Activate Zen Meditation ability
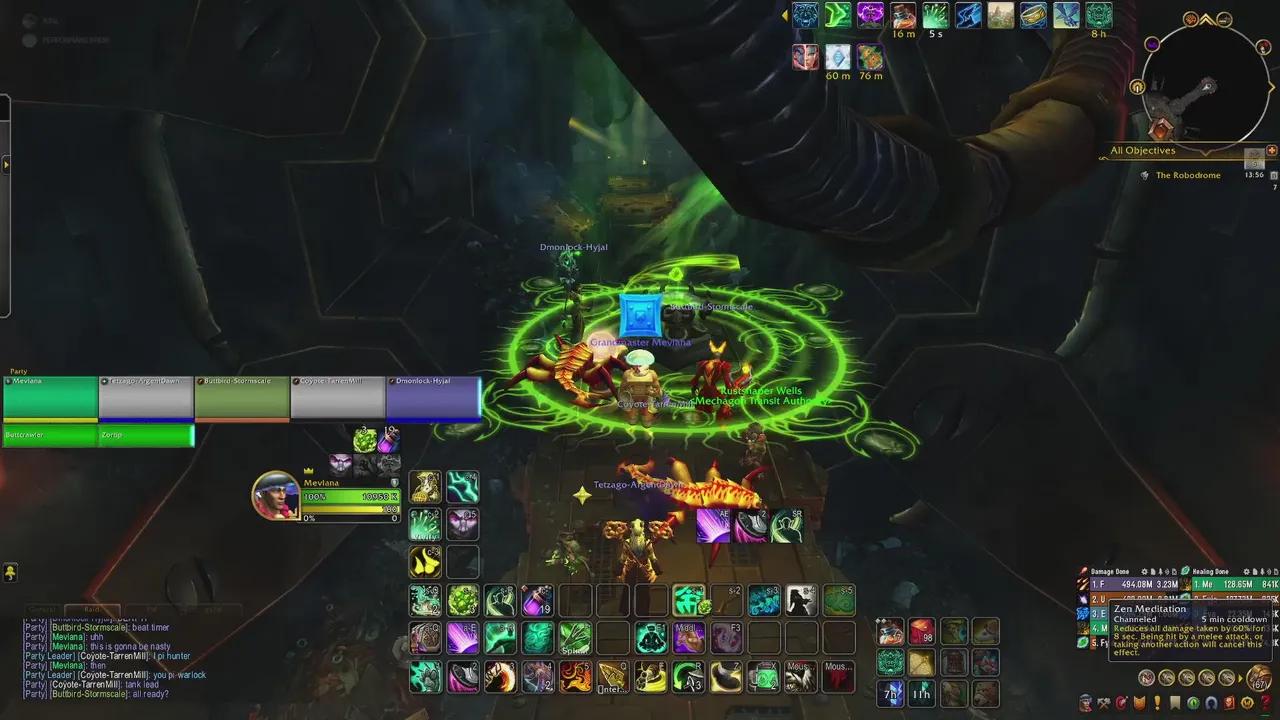 tap(650, 637)
